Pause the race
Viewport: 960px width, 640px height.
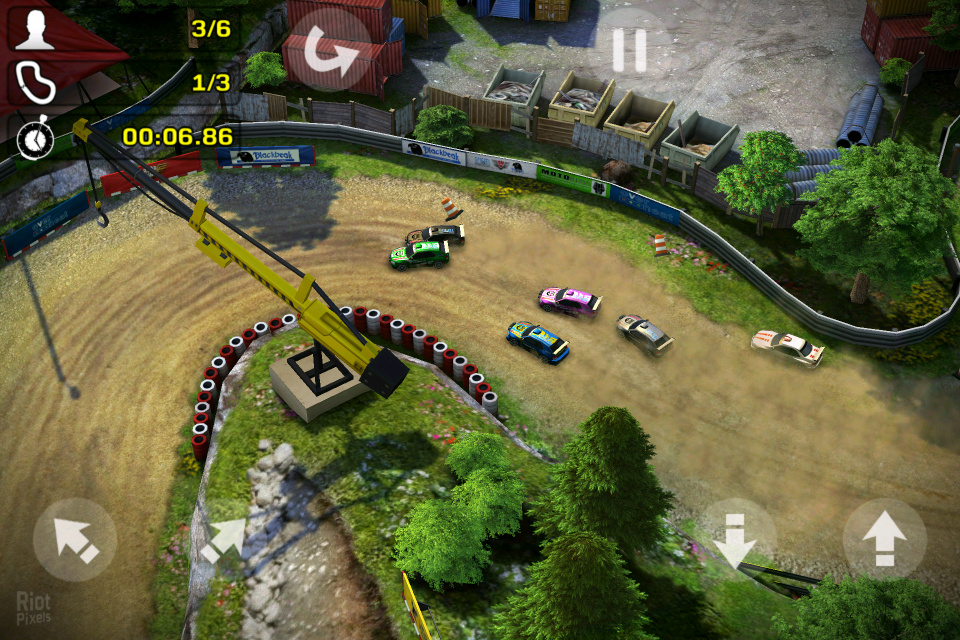pos(630,49)
